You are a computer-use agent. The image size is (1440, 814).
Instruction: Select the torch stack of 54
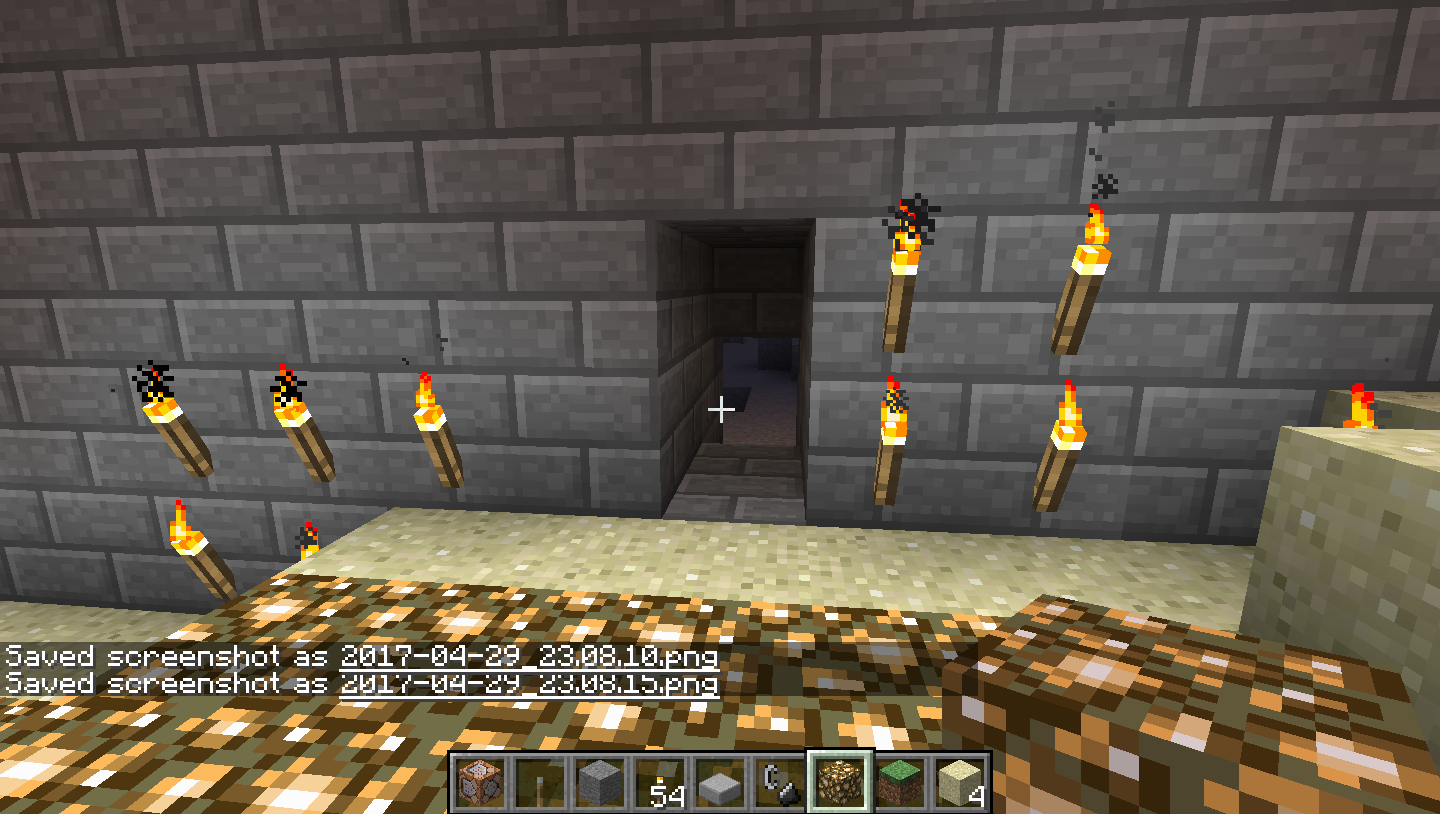pos(660,782)
